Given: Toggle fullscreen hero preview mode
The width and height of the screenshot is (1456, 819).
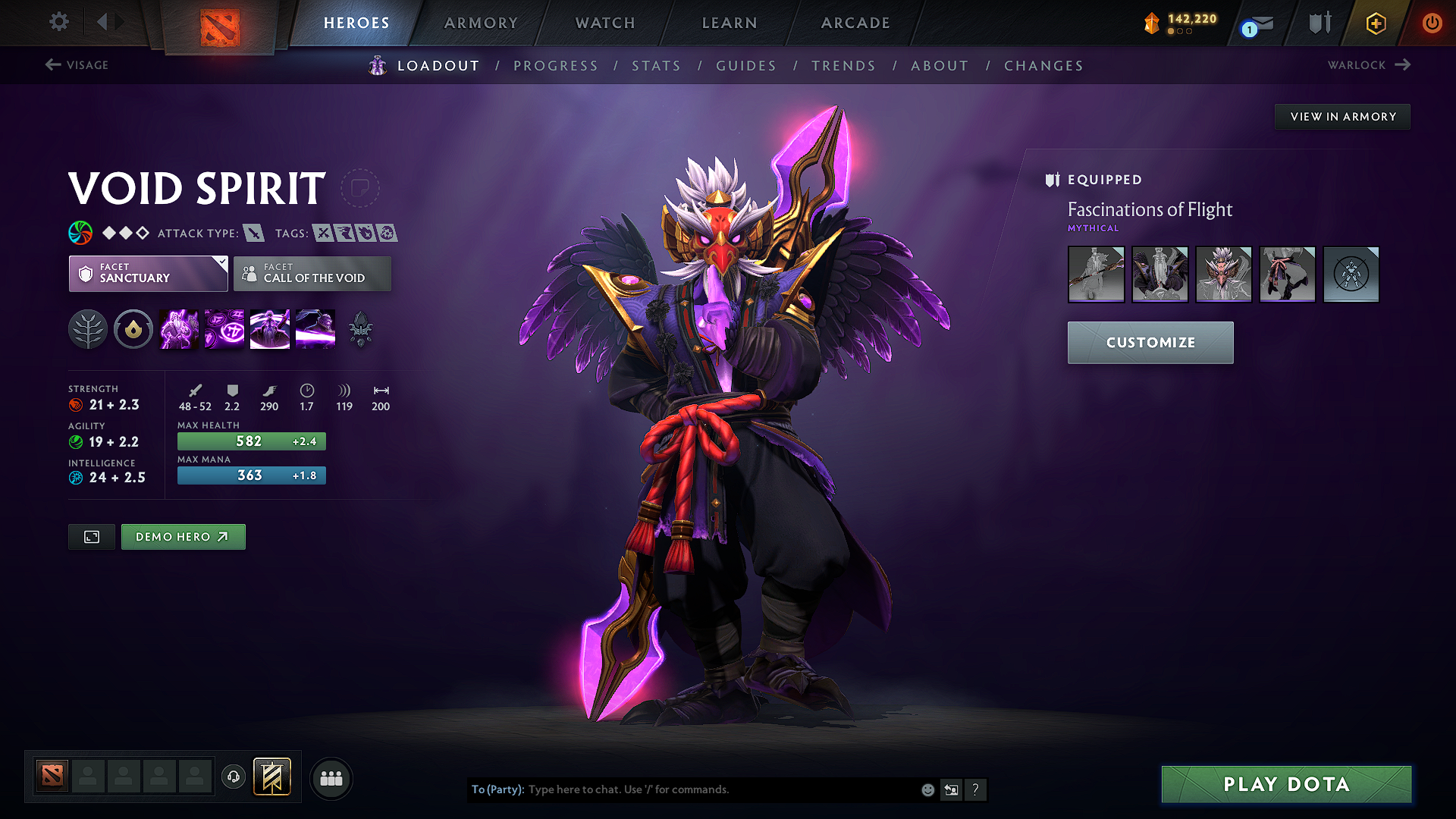Looking at the screenshot, I should tap(91, 536).
